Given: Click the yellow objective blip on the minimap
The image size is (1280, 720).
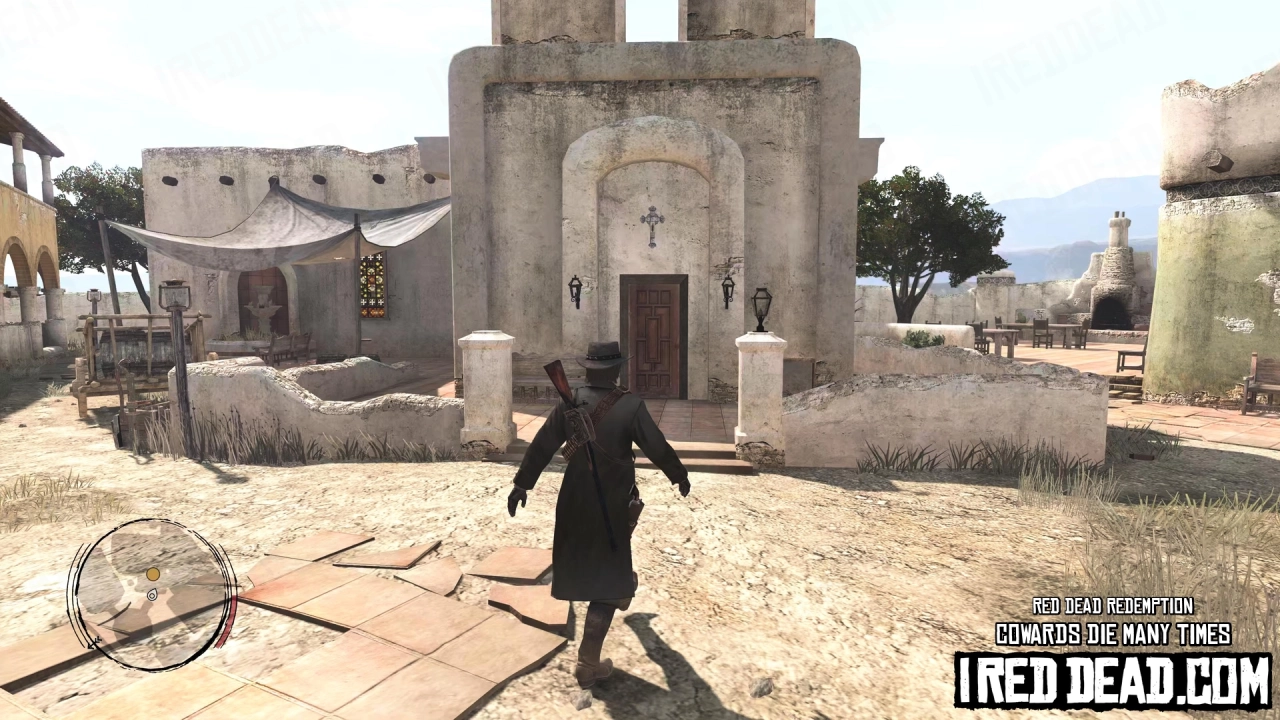Looking at the screenshot, I should click(153, 574).
